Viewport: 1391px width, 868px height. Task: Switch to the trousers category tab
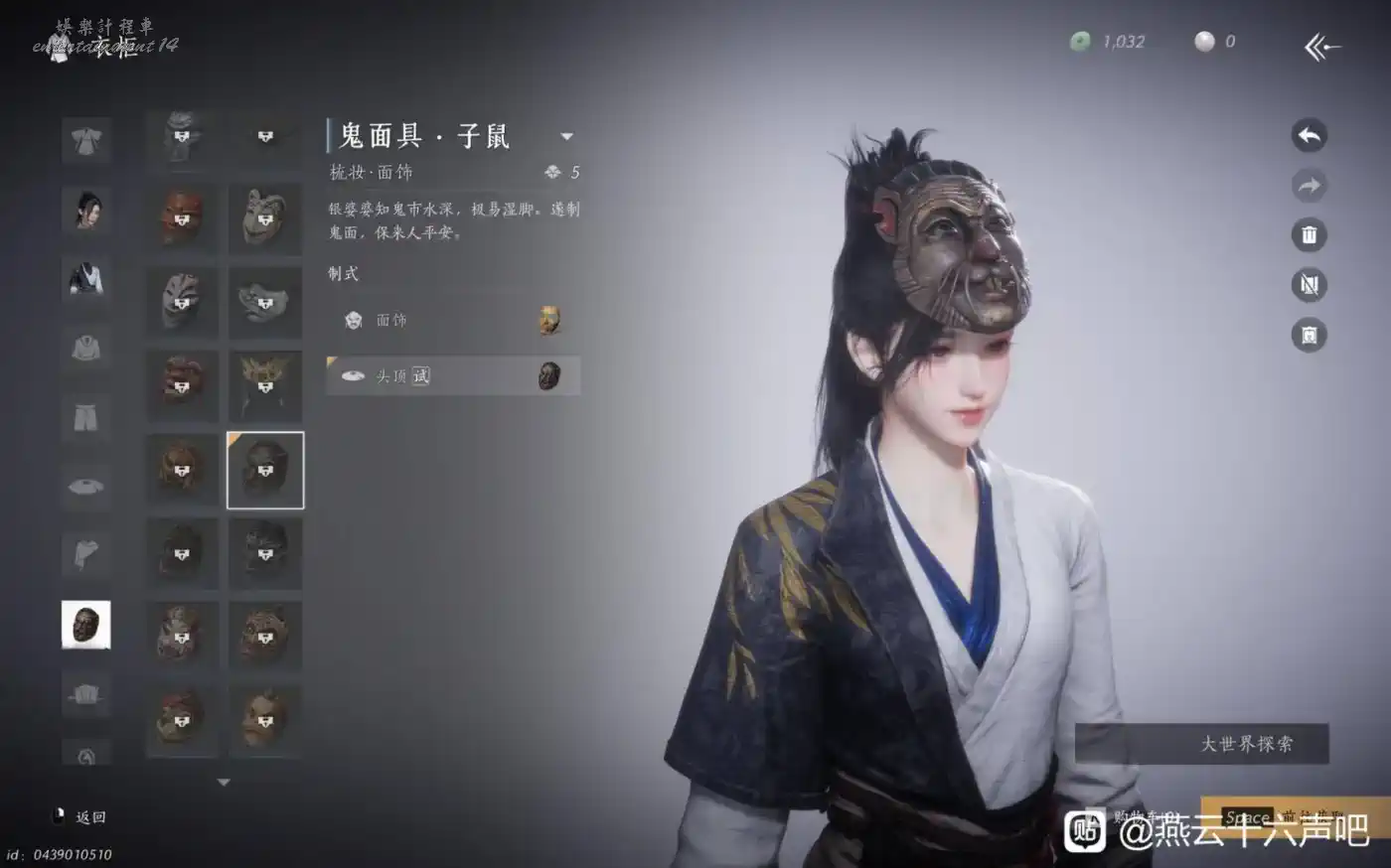tap(86, 417)
